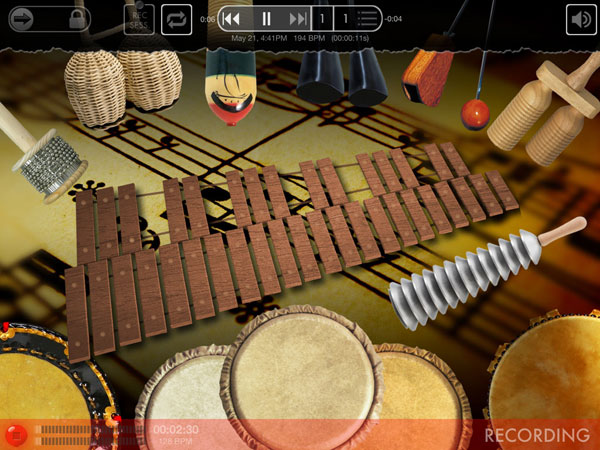Skip forward to the next track
Image resolution: width=600 pixels, height=450 pixels.
[x=297, y=18]
